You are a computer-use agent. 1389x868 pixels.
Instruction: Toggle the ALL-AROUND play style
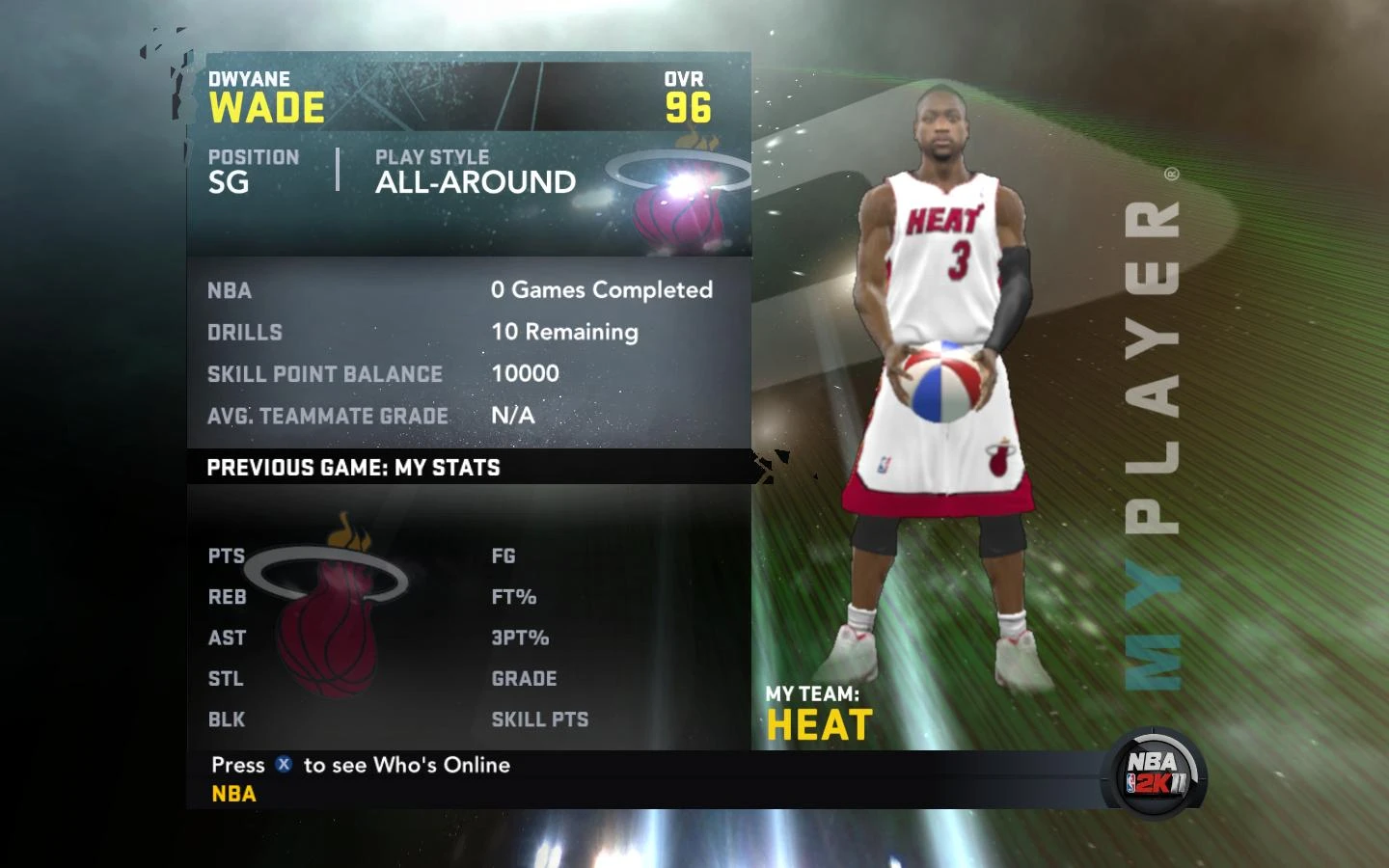[475, 182]
